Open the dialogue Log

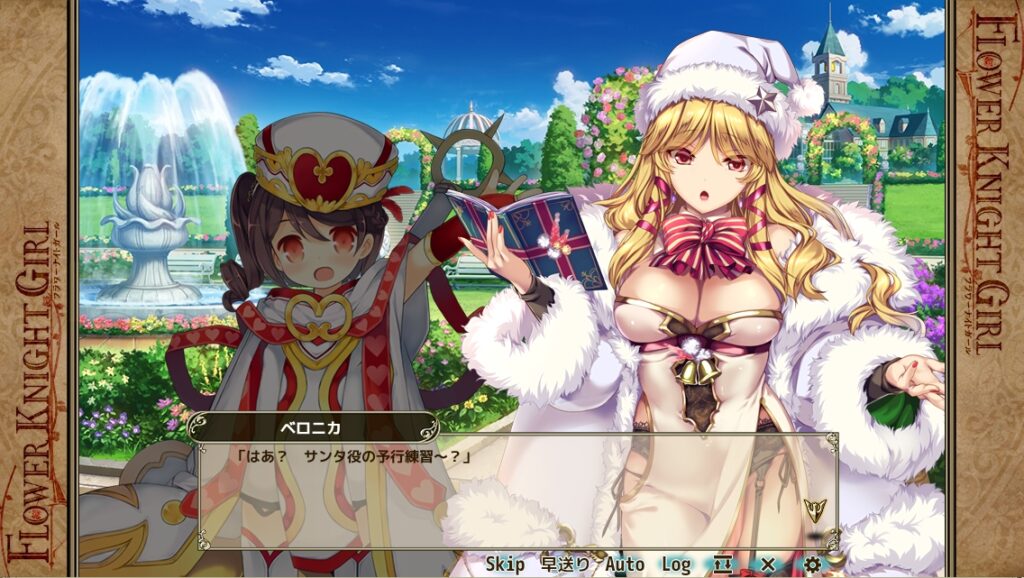(x=676, y=565)
